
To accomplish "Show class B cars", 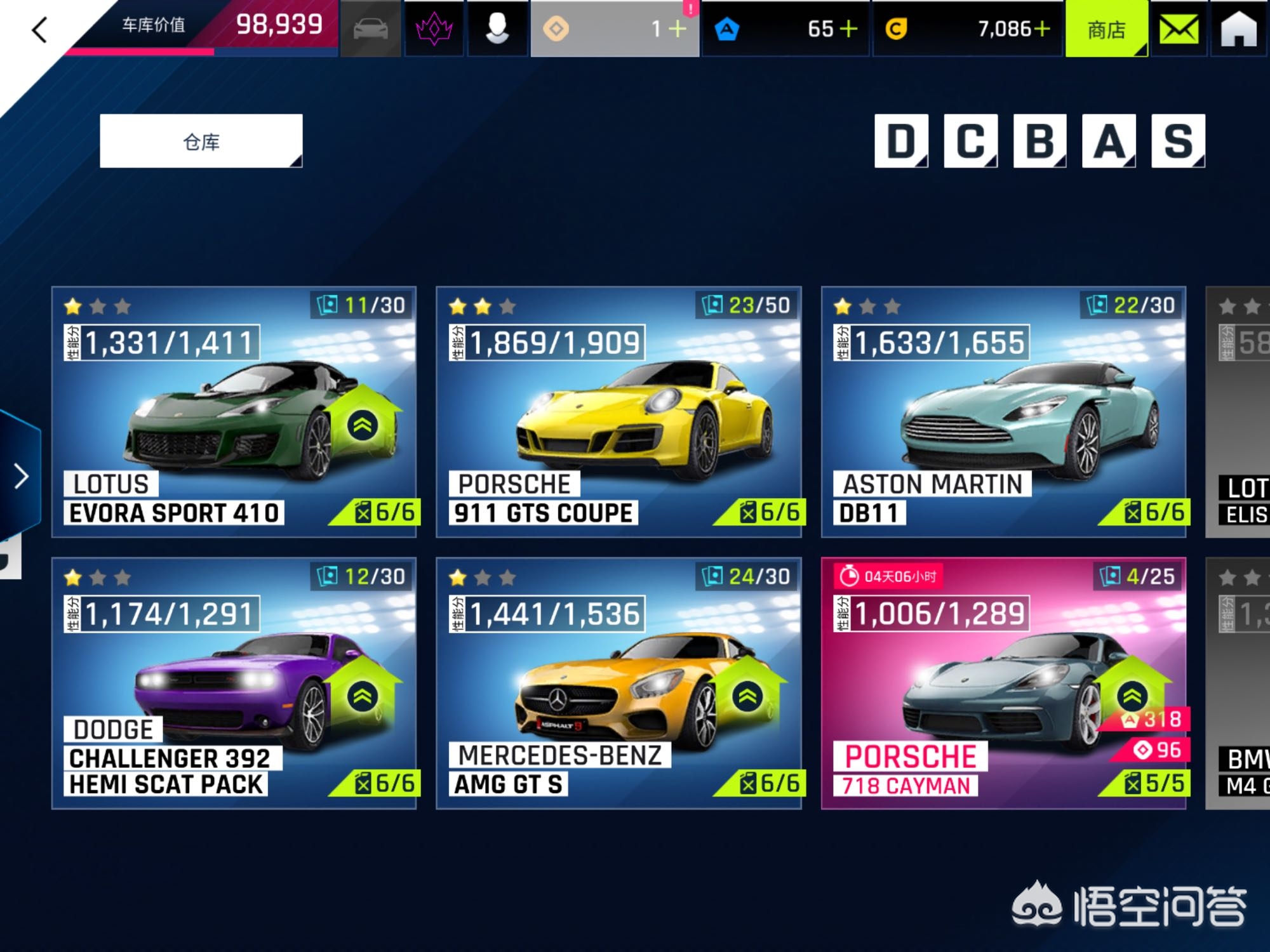I will coord(1039,141).
